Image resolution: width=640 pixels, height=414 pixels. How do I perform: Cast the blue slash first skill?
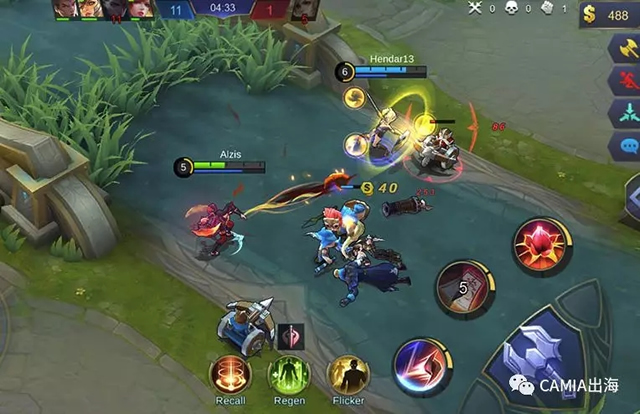(x=420, y=363)
